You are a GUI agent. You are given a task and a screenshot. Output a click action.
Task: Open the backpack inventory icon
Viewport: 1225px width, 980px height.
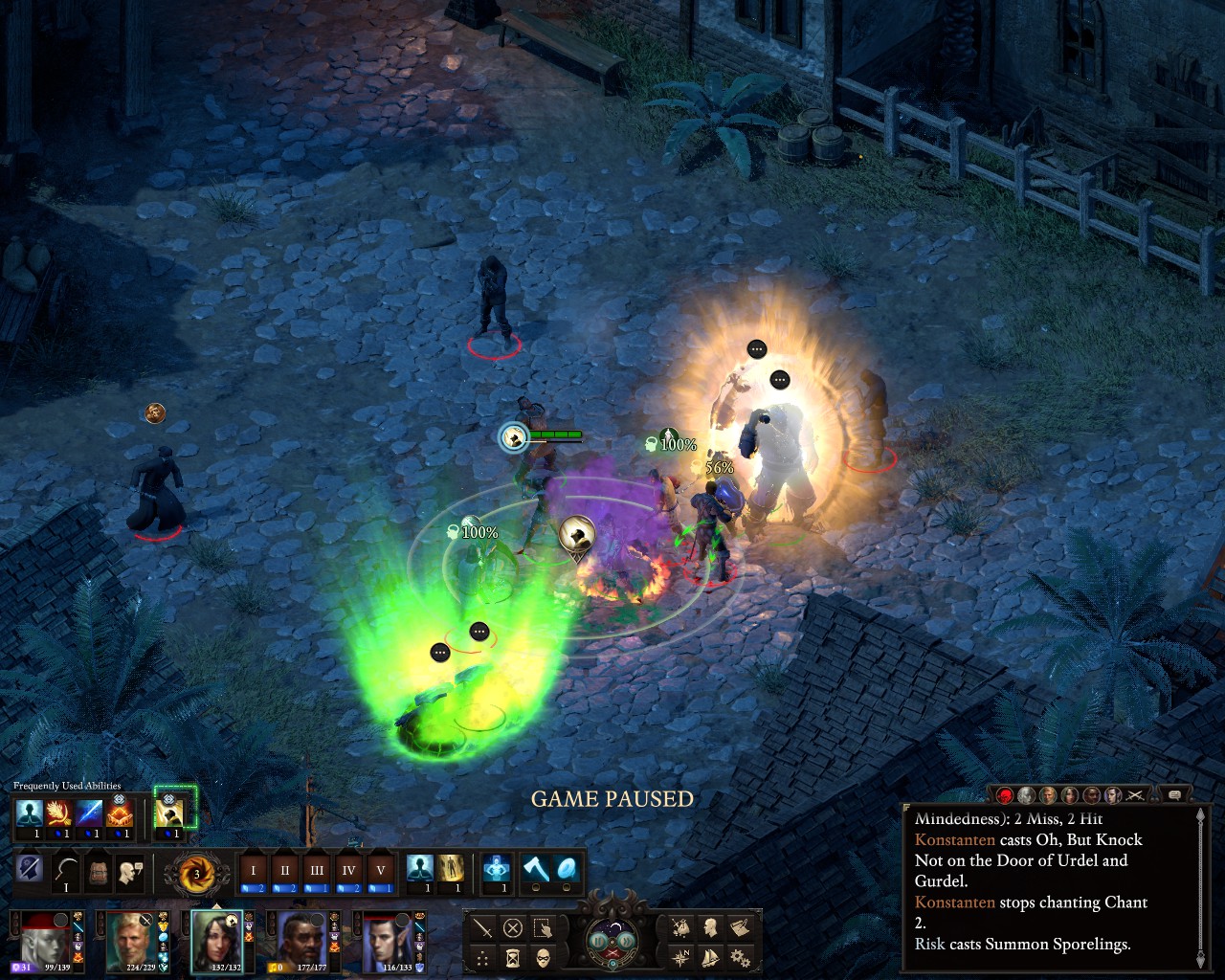99,872
